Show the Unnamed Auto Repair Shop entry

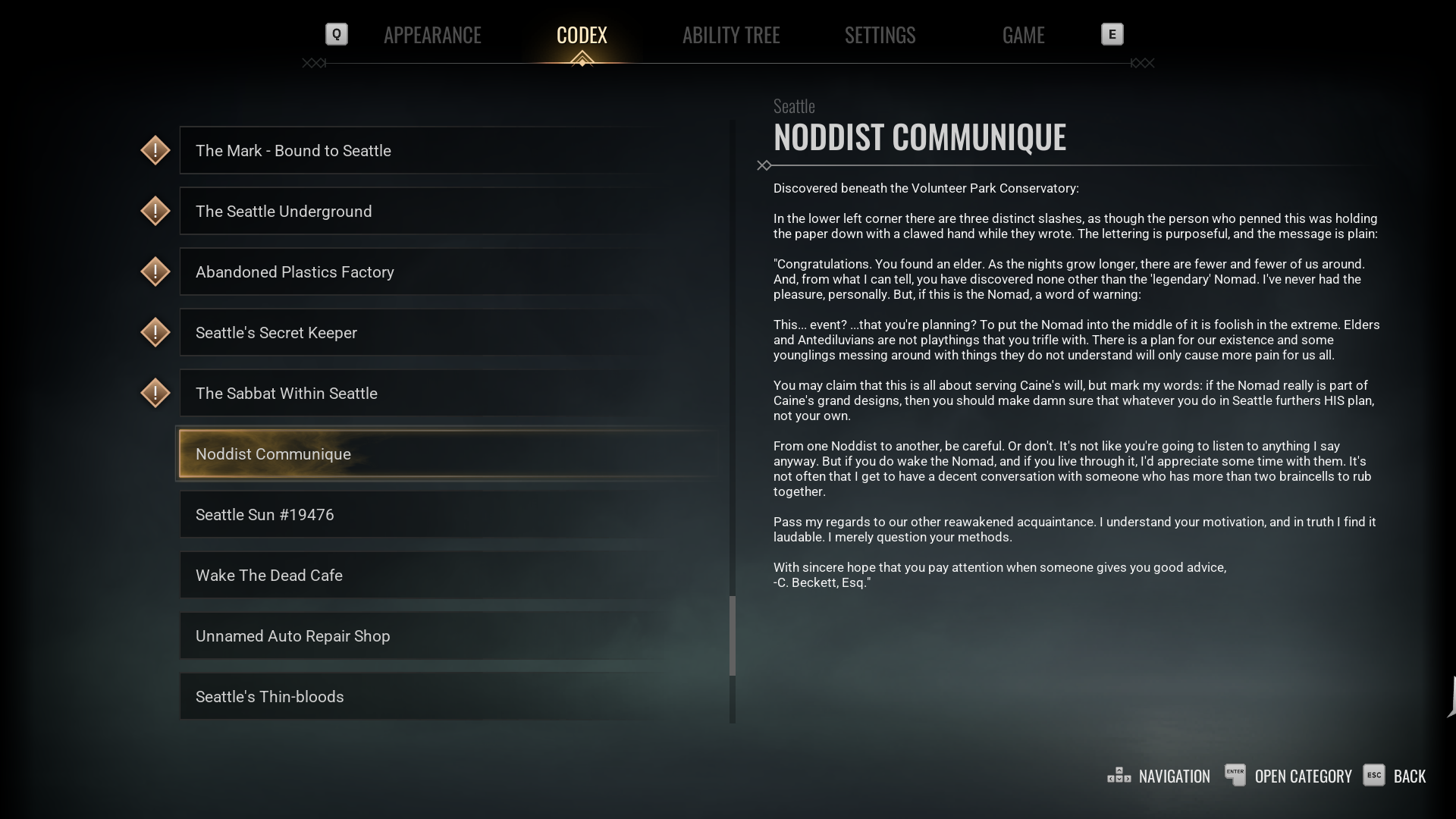click(447, 636)
